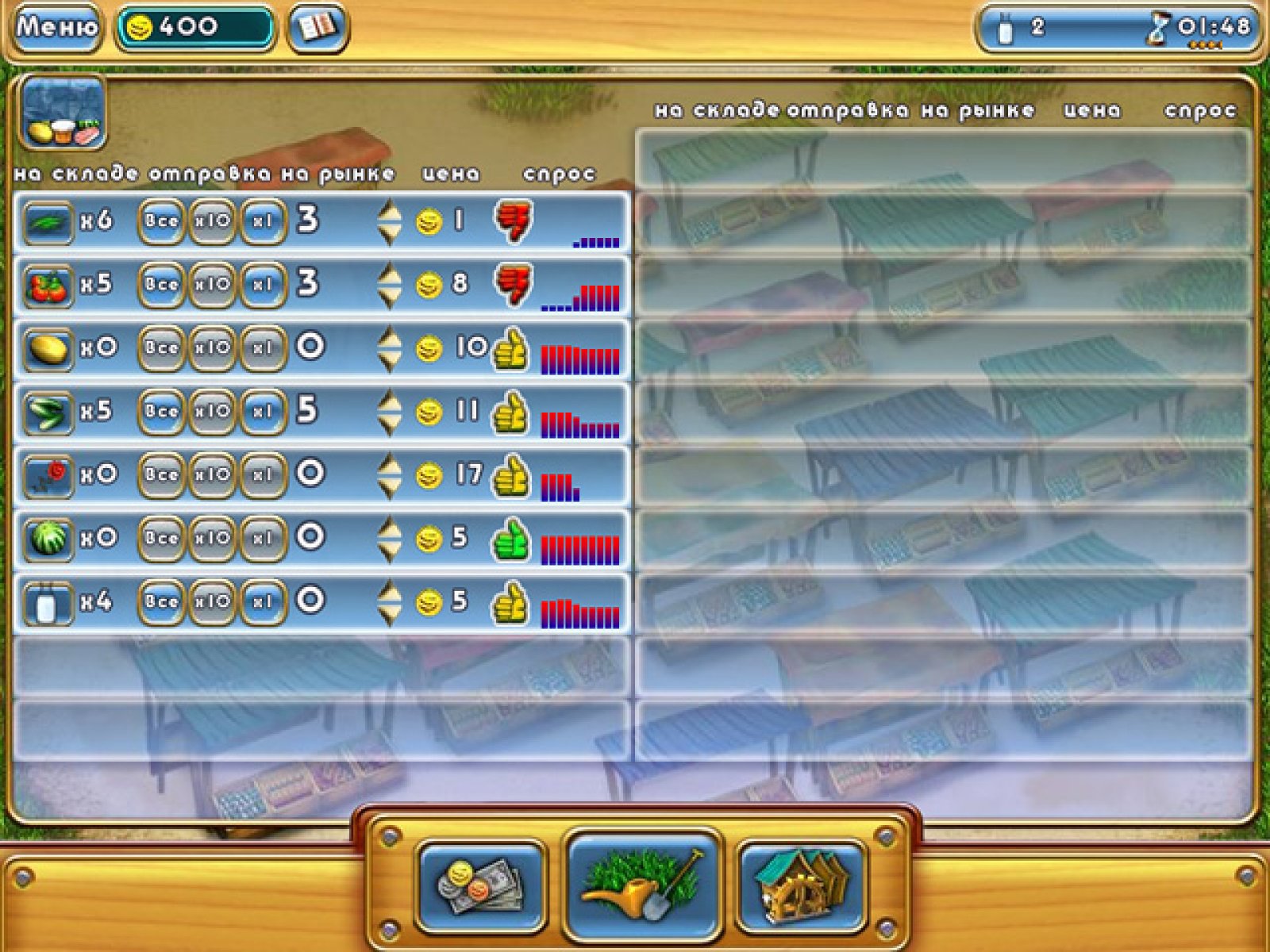1270x952 pixels.
Task: Send ten cucumbers with the x10 button
Action: (212, 412)
